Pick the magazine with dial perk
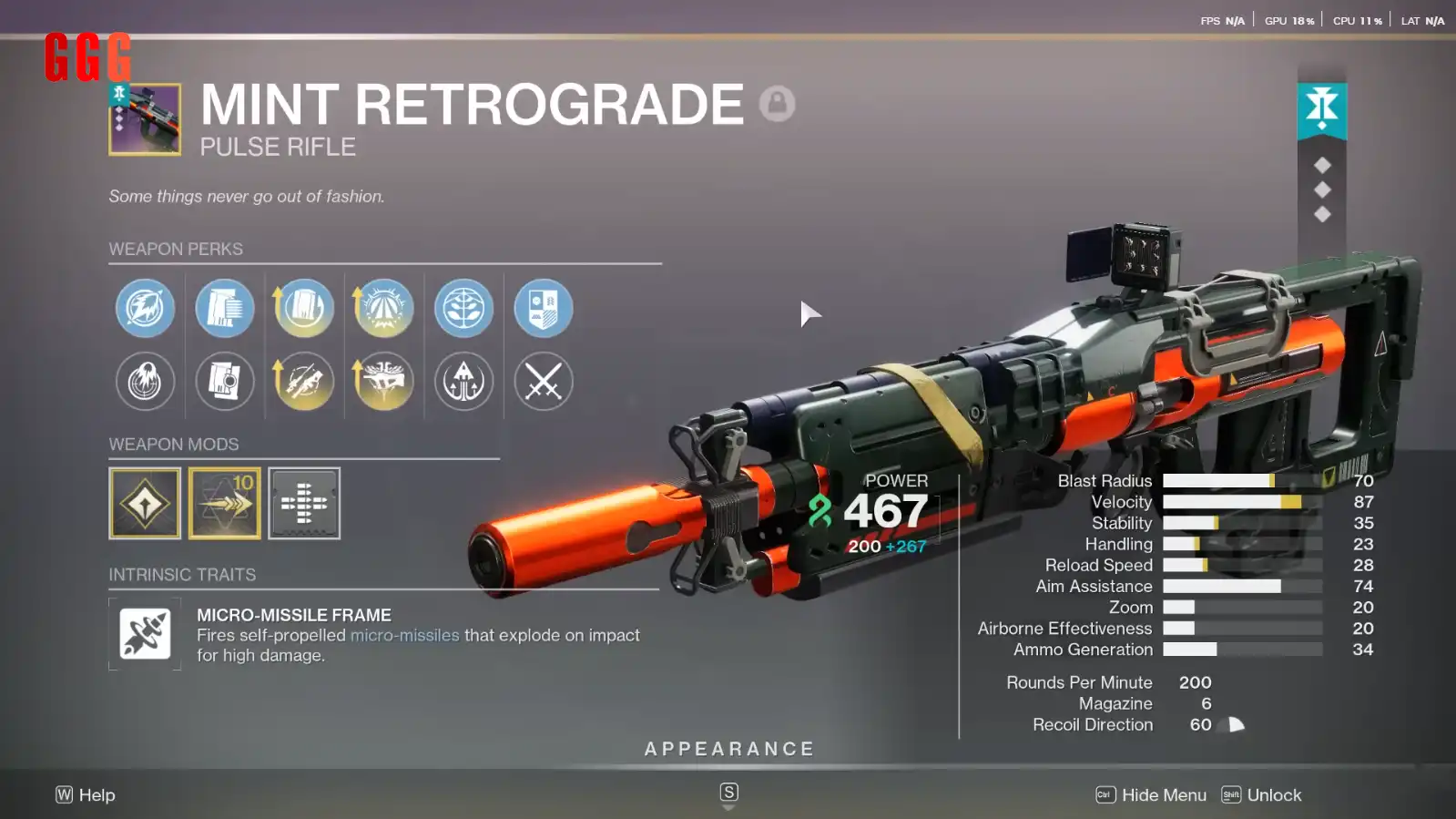The height and width of the screenshot is (819, 1456). point(225,381)
